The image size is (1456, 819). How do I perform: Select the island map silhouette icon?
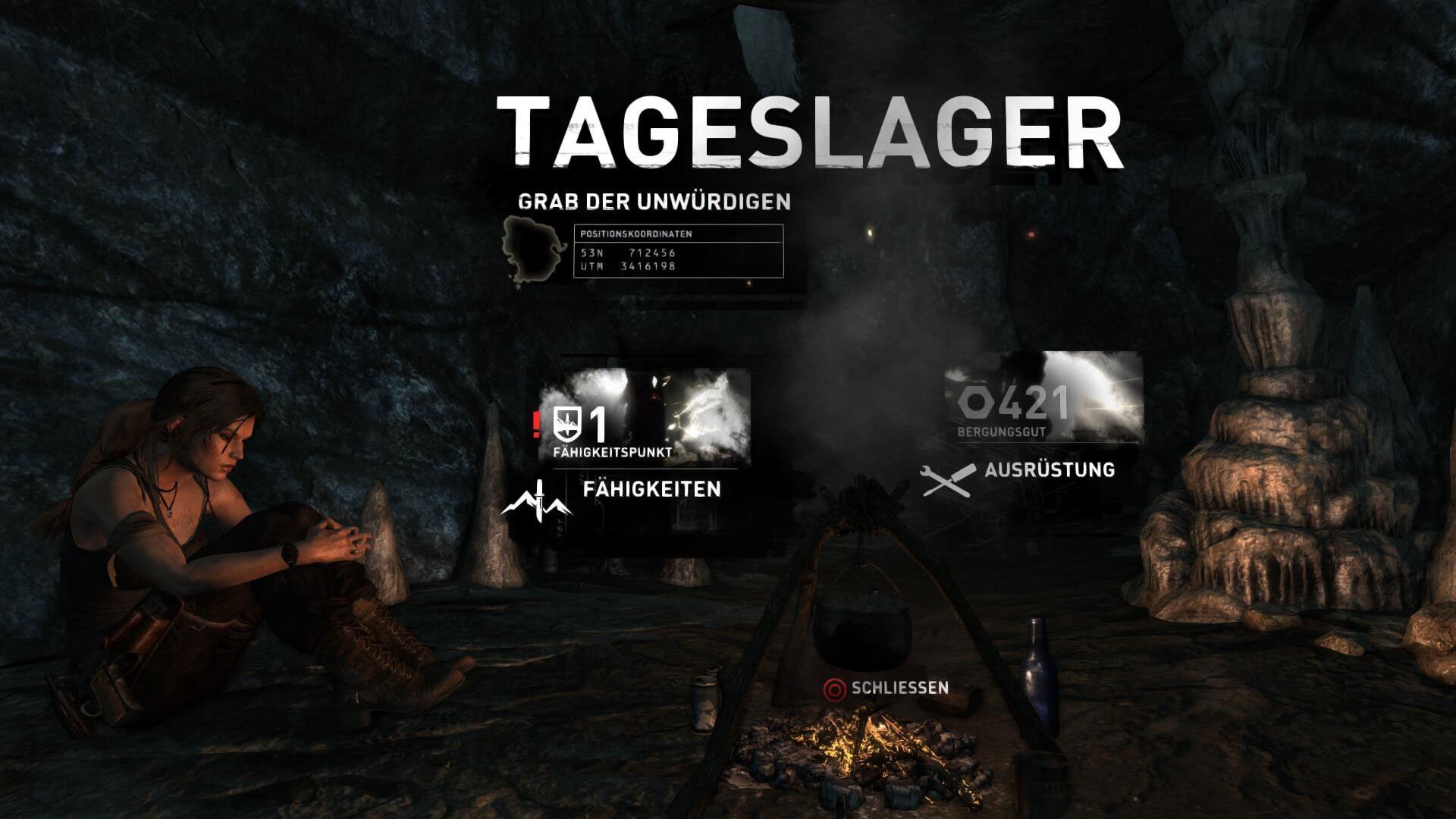click(x=529, y=250)
